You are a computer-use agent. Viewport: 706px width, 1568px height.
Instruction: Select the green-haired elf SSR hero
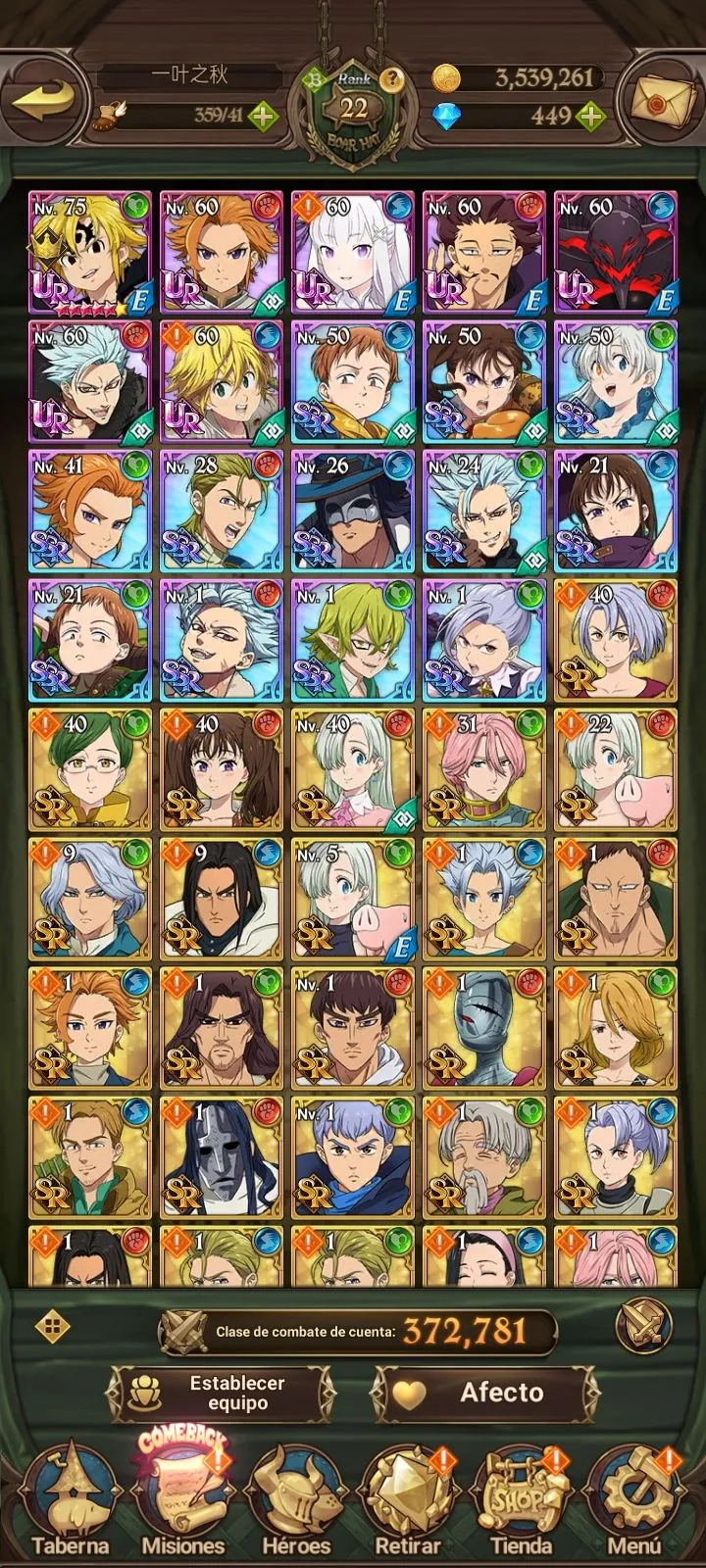pos(353,640)
